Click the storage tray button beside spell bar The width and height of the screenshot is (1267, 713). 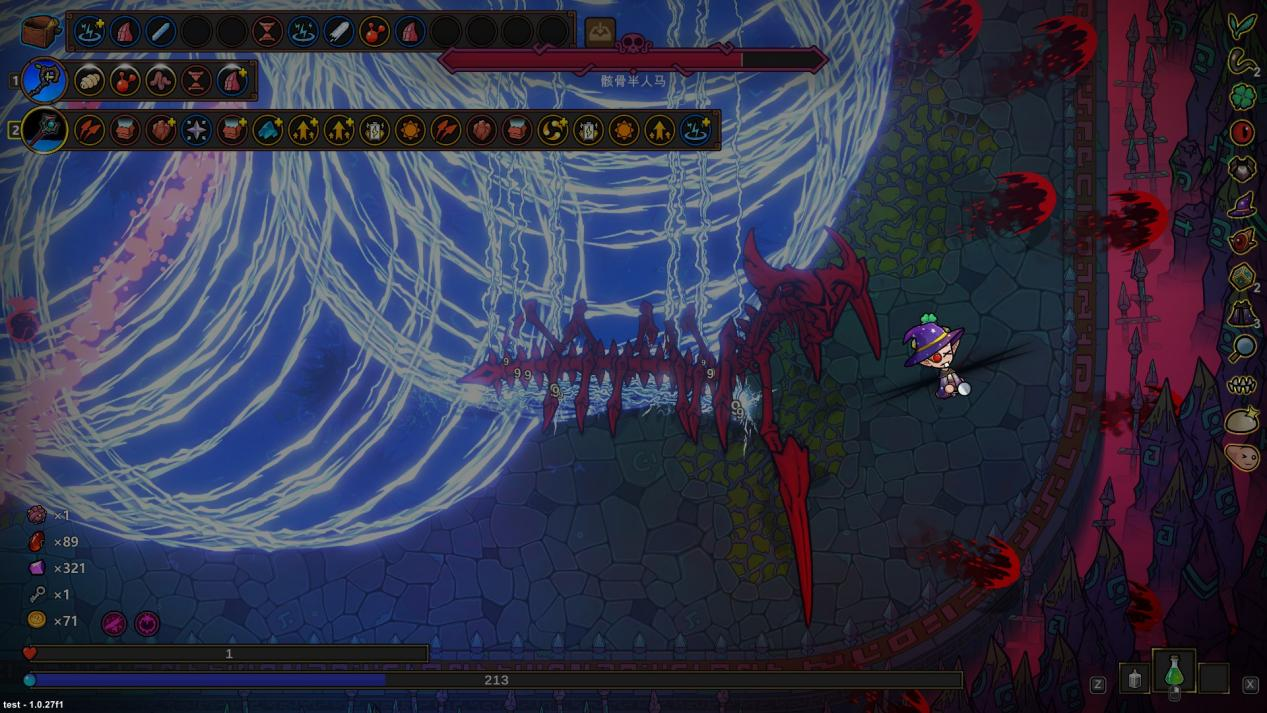pos(600,31)
